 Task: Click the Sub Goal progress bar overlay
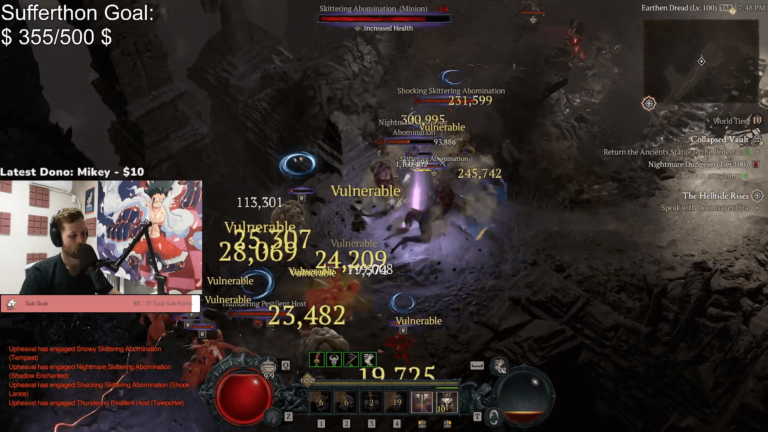pyautogui.click(x=101, y=303)
